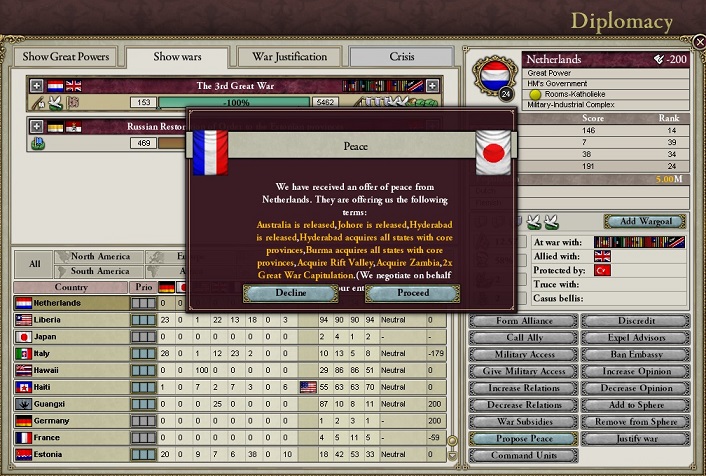Open the Crisis tab

pos(401,57)
